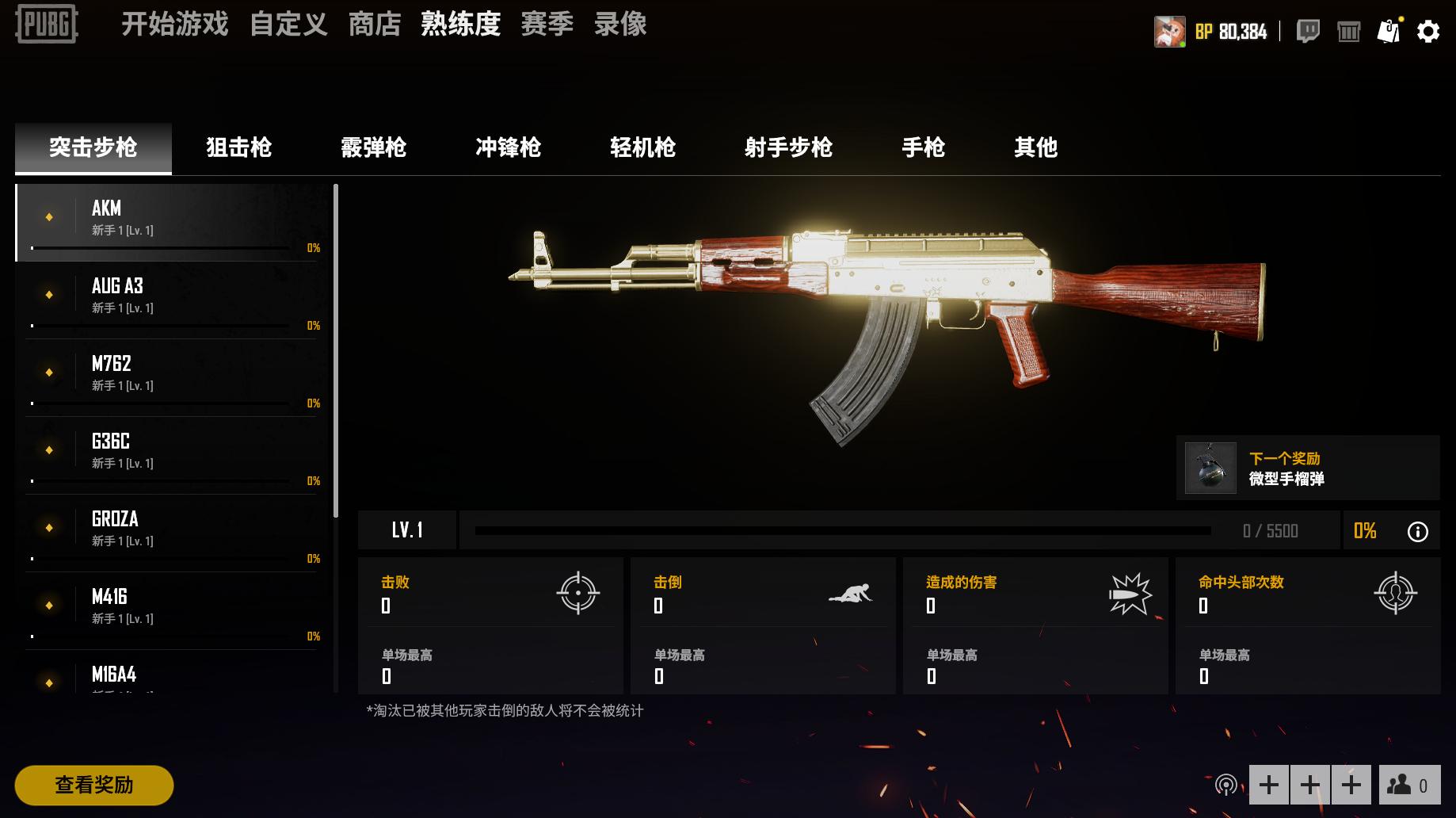The height and width of the screenshot is (818, 1456).
Task: Open the settings gear icon
Action: coord(1427,31)
